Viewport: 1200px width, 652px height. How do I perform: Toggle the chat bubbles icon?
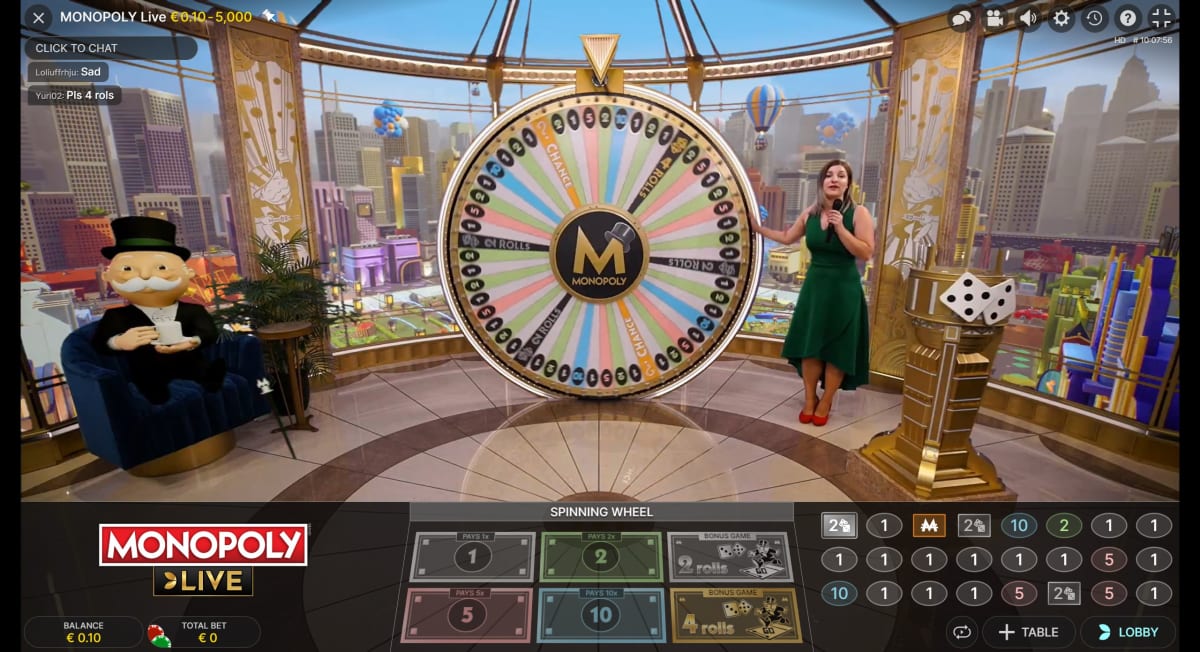pos(960,18)
